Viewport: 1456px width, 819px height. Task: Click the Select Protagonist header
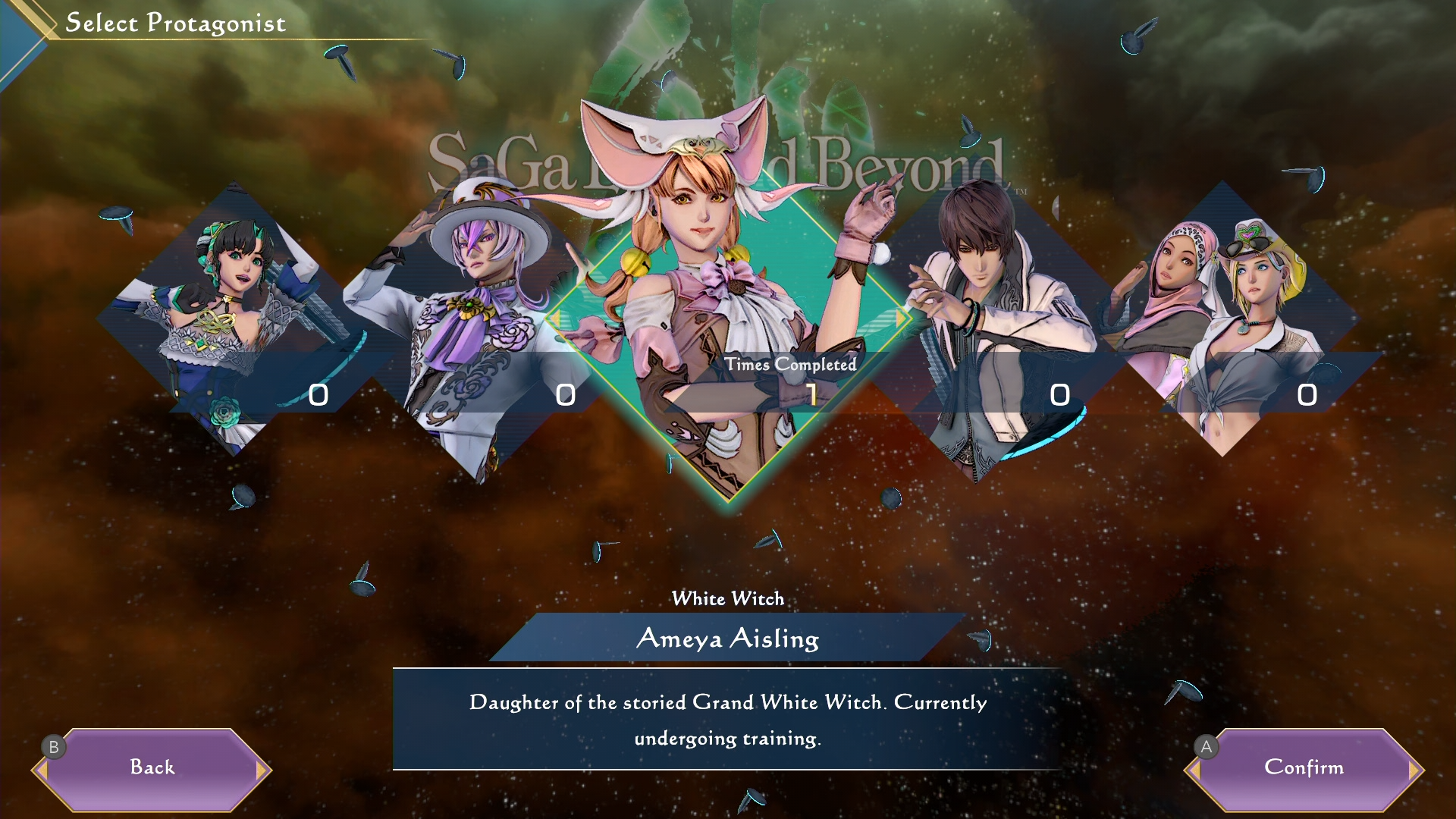click(177, 23)
